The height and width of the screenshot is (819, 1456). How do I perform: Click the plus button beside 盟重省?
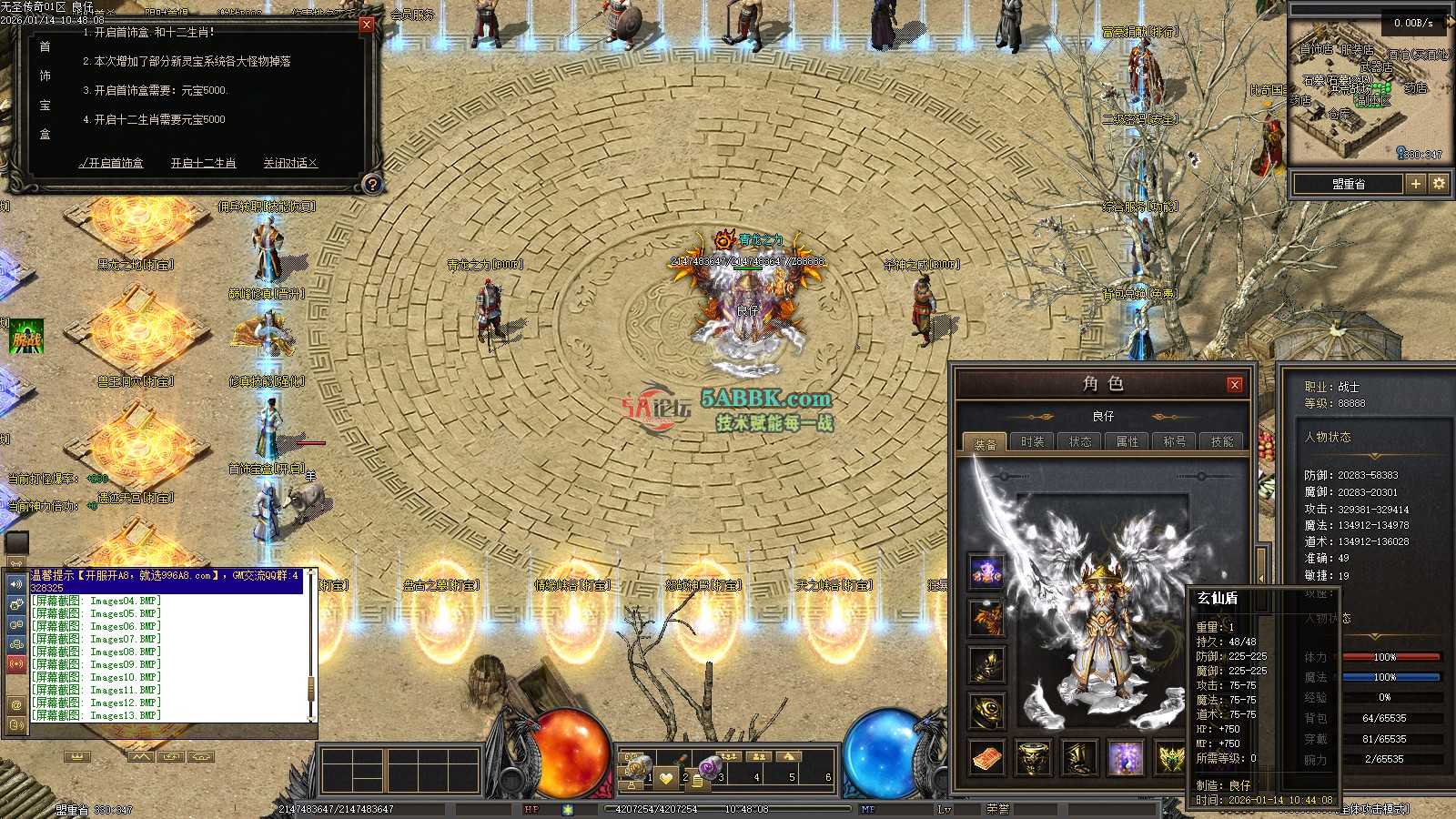(x=1415, y=184)
